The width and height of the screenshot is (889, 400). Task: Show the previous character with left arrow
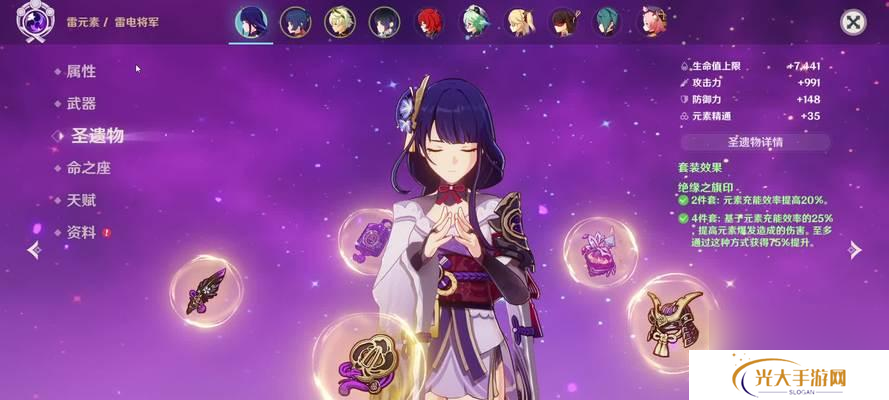click(34, 249)
